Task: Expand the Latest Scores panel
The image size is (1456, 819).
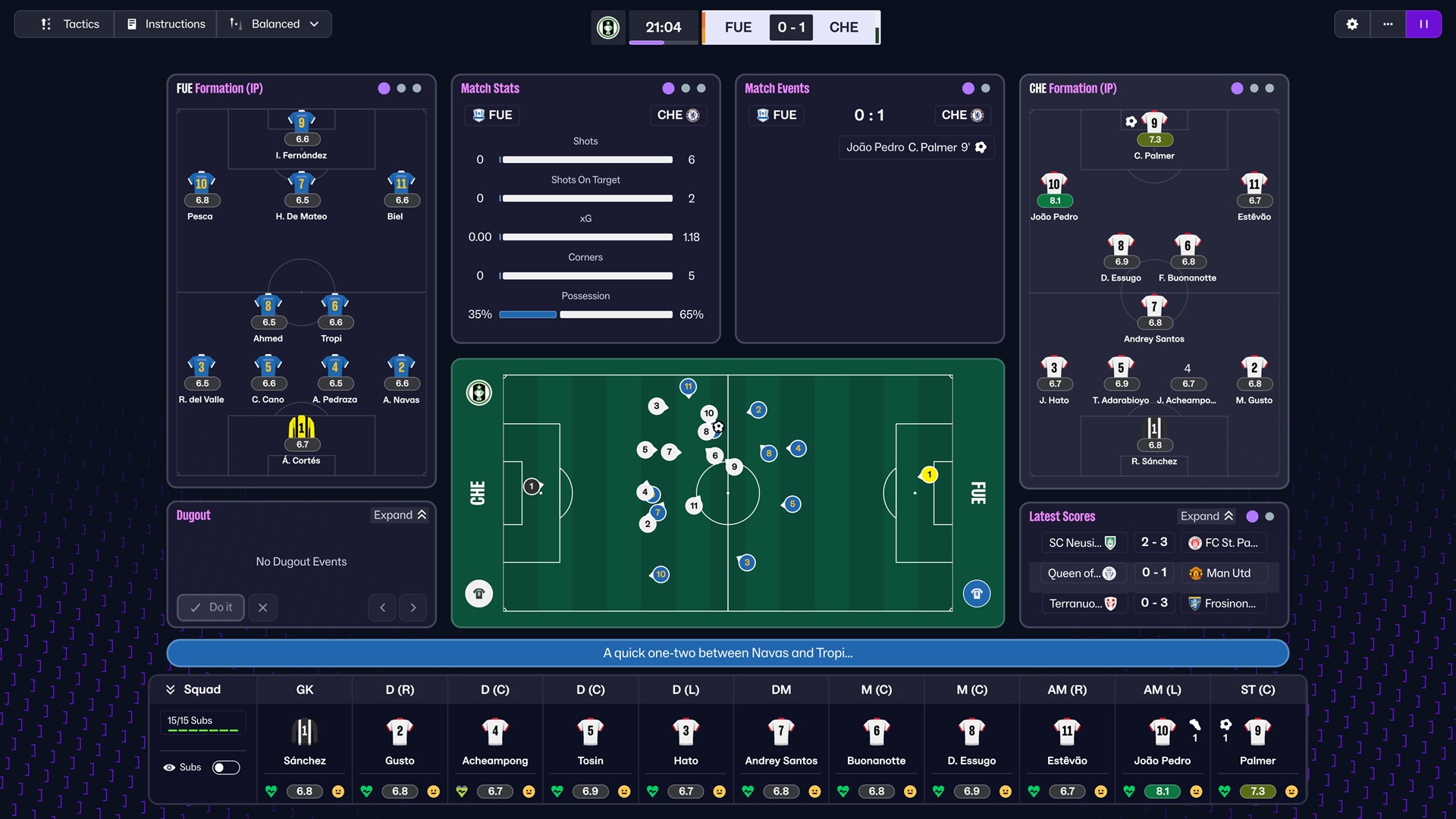Action: click(1207, 516)
